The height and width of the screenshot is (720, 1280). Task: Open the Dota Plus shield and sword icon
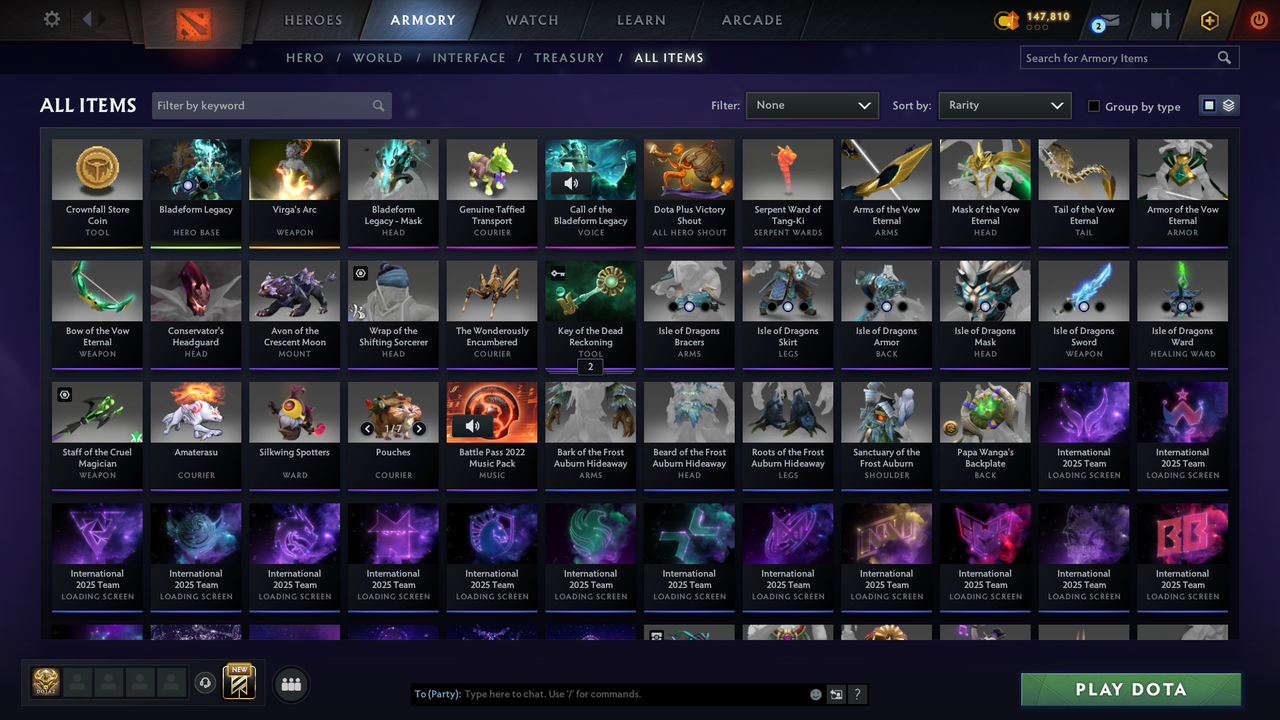point(1161,20)
